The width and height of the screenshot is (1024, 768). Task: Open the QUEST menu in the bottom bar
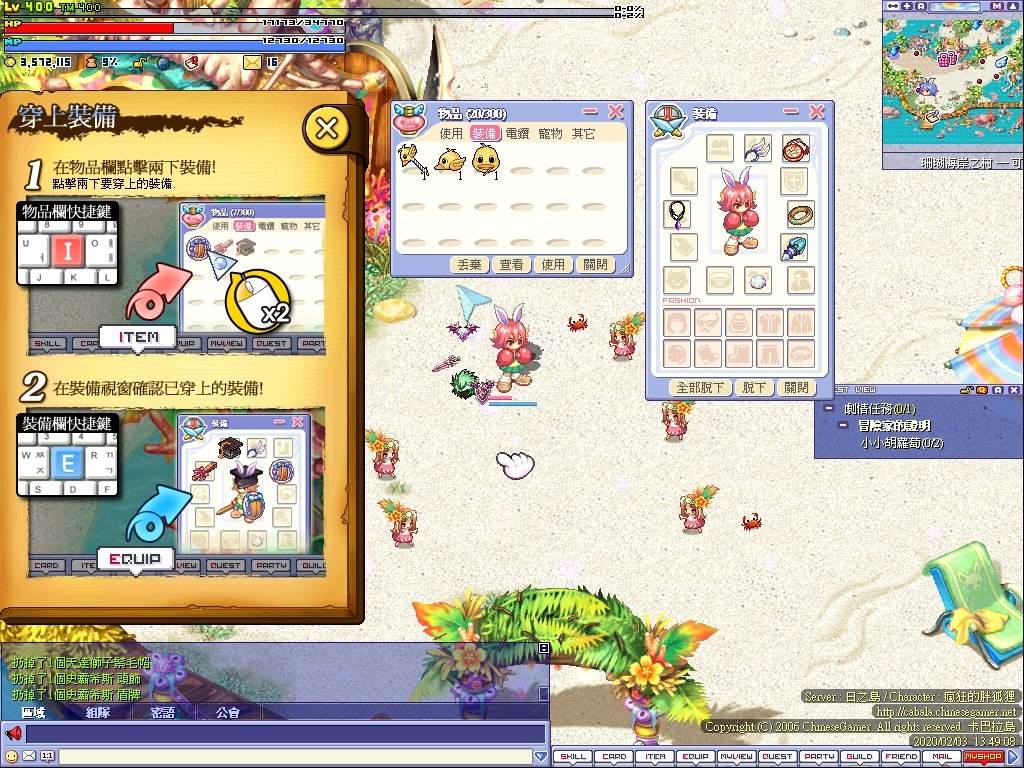(777, 757)
